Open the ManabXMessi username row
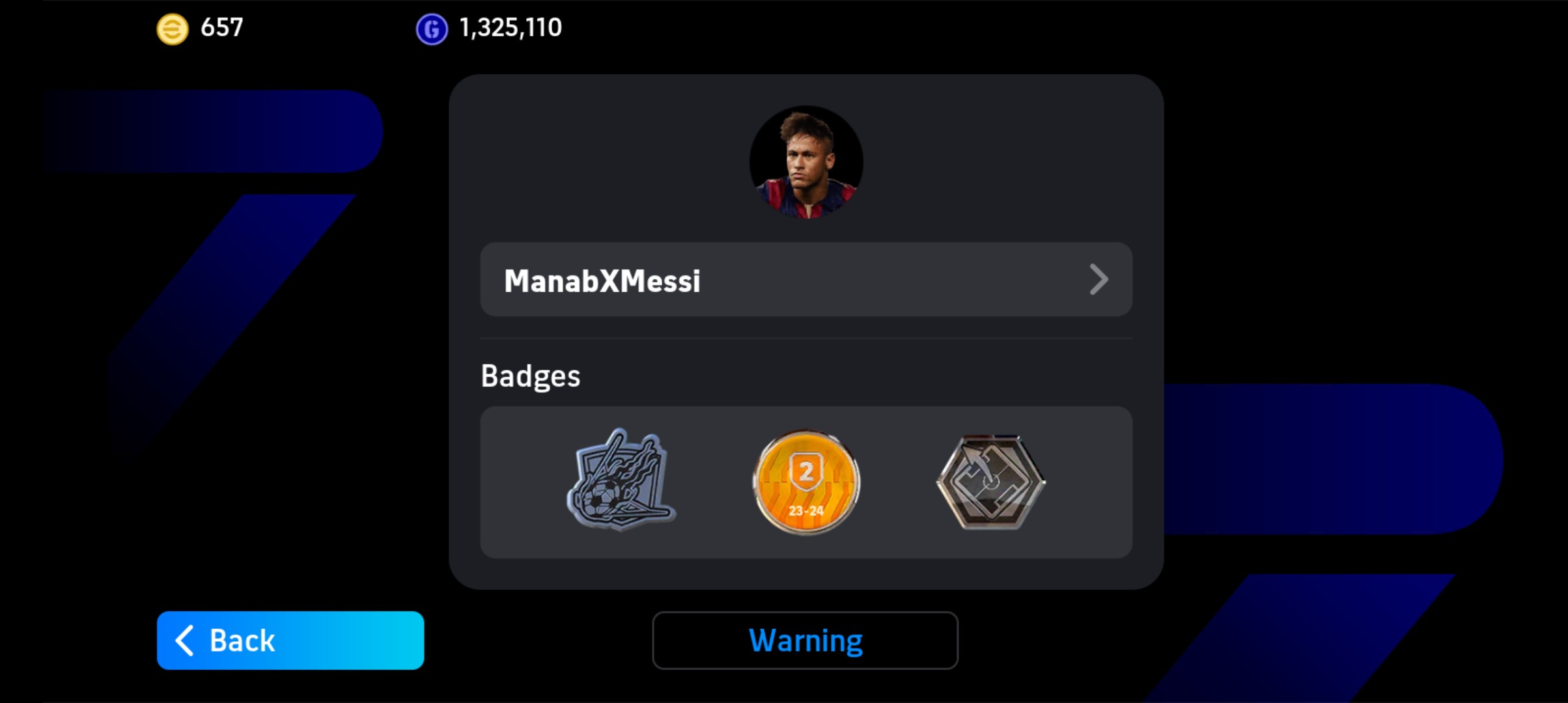1568x703 pixels. [805, 280]
